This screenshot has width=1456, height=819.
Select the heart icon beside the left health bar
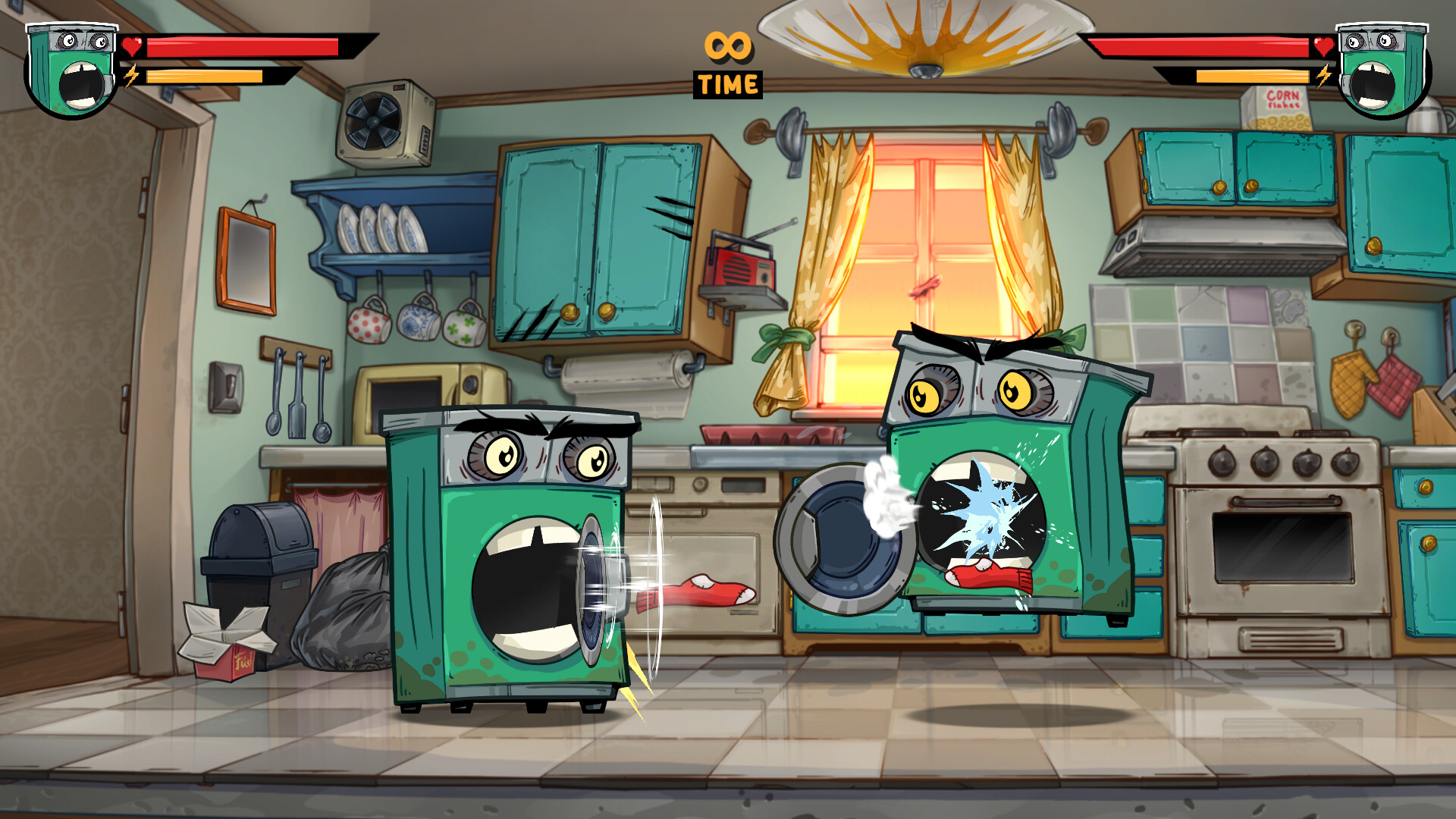pyautogui.click(x=130, y=45)
